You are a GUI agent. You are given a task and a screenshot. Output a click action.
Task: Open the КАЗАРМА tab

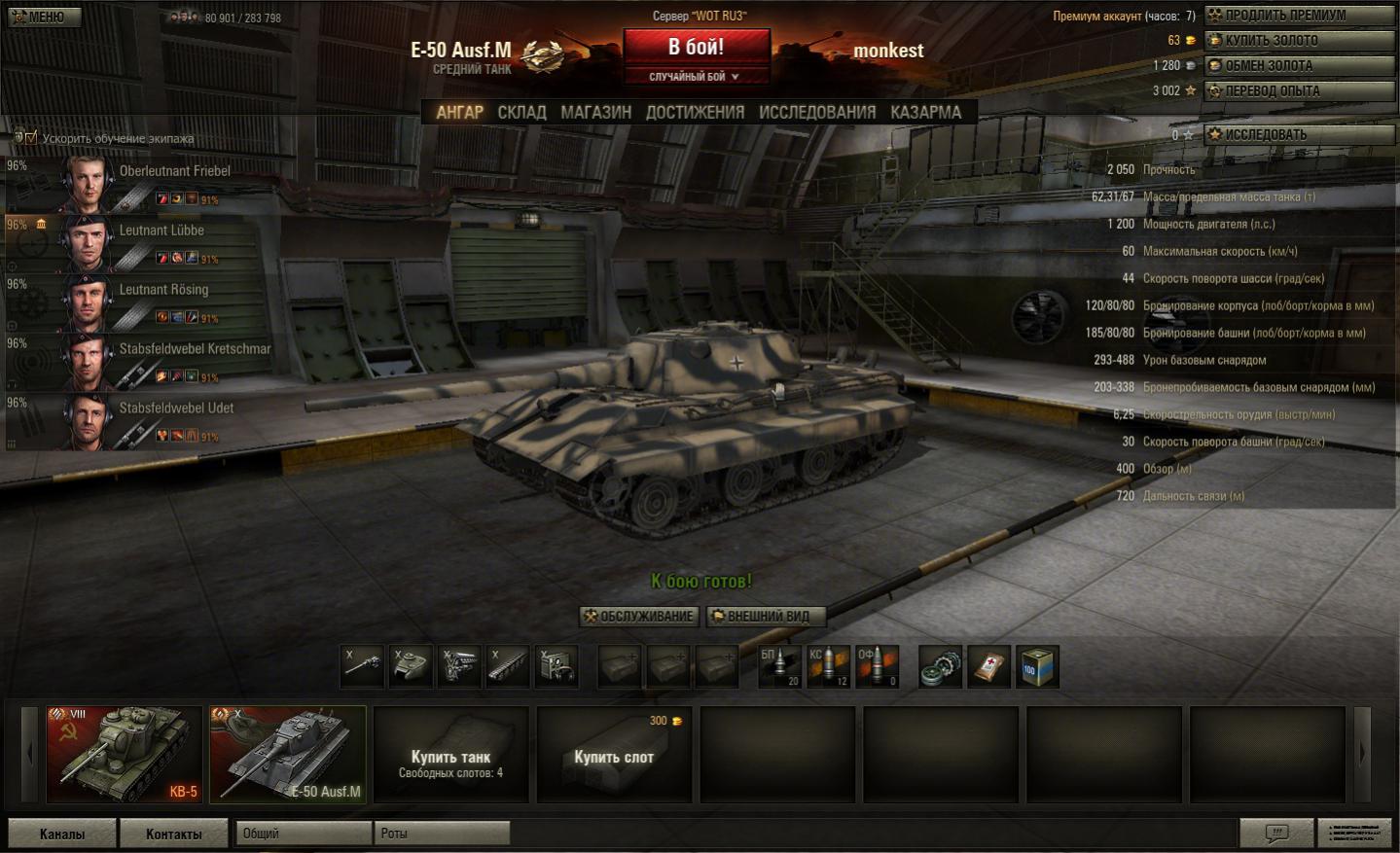pyautogui.click(x=925, y=113)
